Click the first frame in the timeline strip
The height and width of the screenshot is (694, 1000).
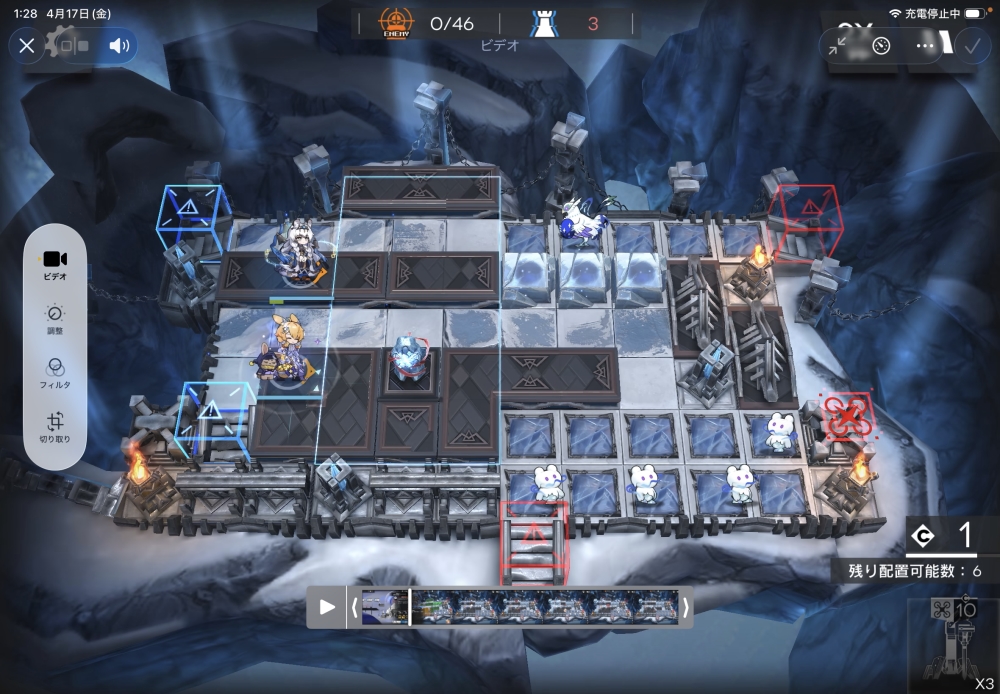tap(385, 607)
